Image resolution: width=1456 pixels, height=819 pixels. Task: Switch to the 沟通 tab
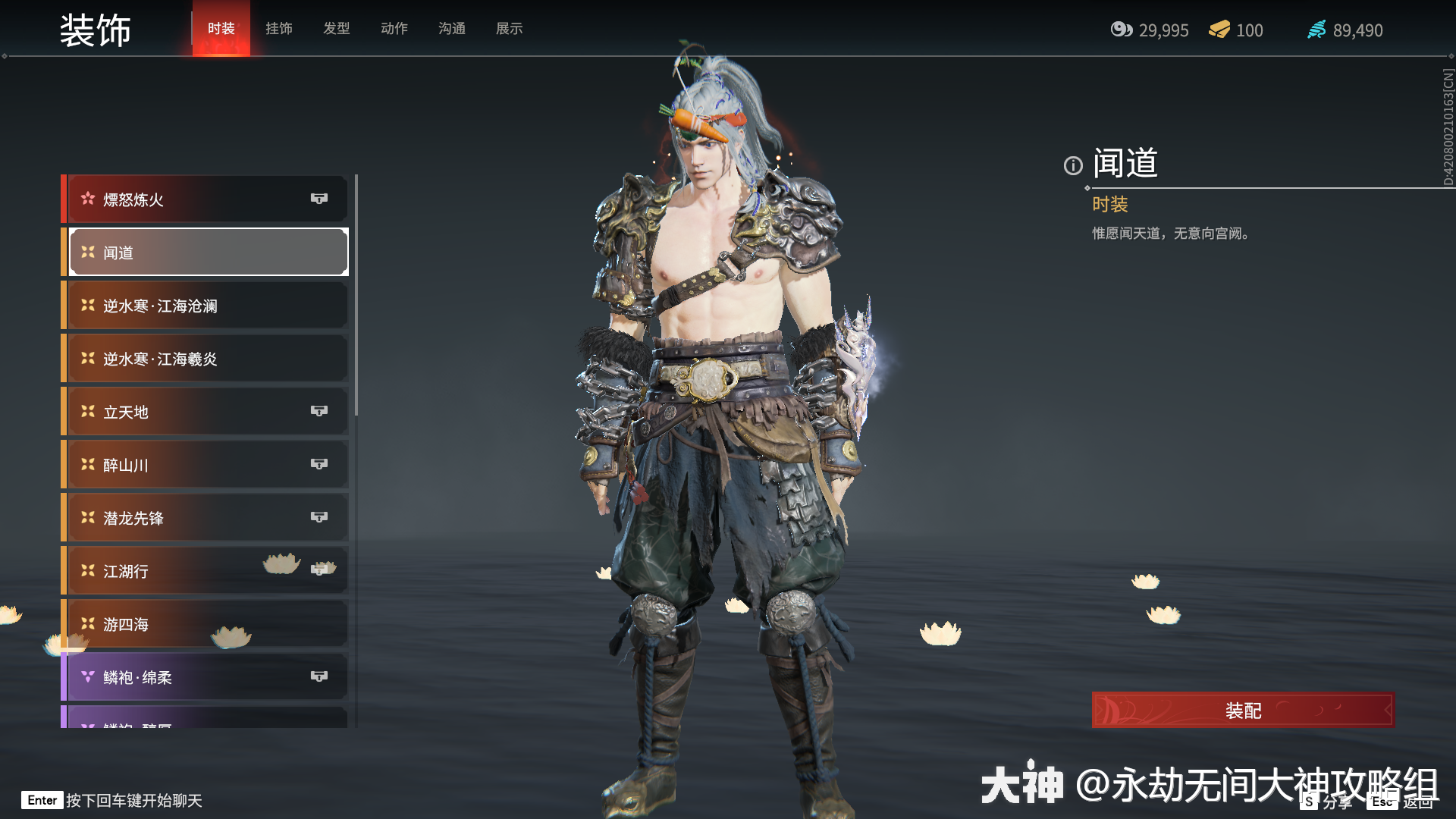[x=451, y=29]
